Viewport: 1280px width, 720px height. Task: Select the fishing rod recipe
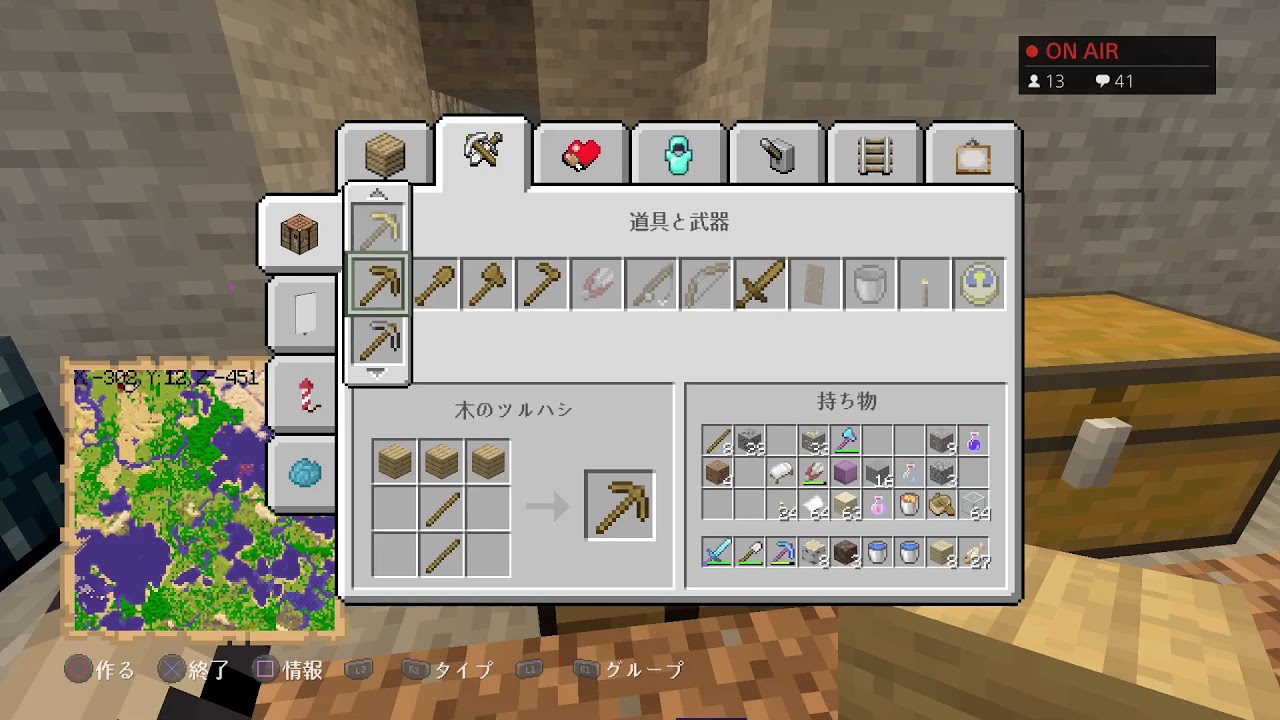point(650,284)
